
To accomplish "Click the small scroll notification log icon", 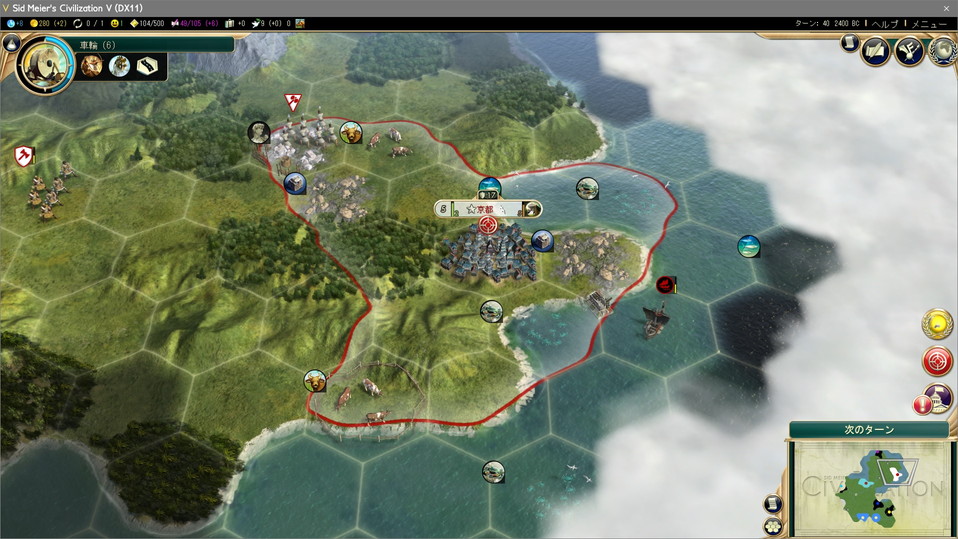I will point(848,43).
